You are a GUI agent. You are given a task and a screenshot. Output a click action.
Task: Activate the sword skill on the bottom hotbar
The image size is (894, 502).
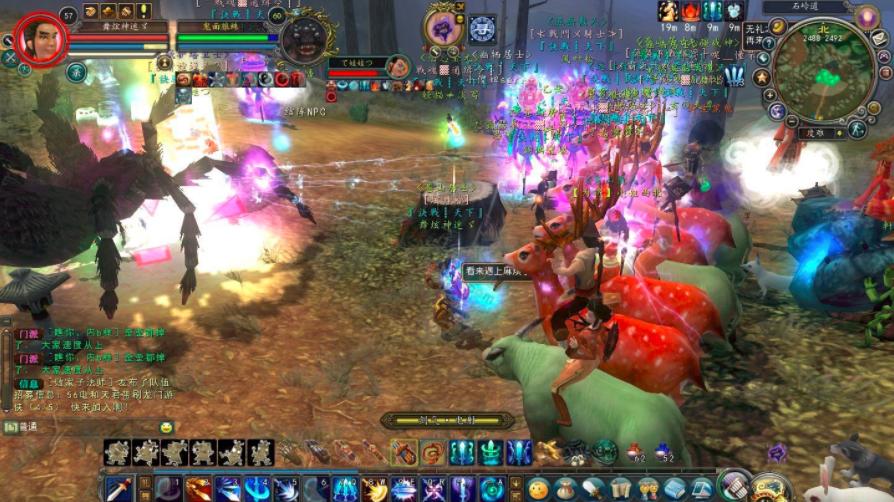118,489
